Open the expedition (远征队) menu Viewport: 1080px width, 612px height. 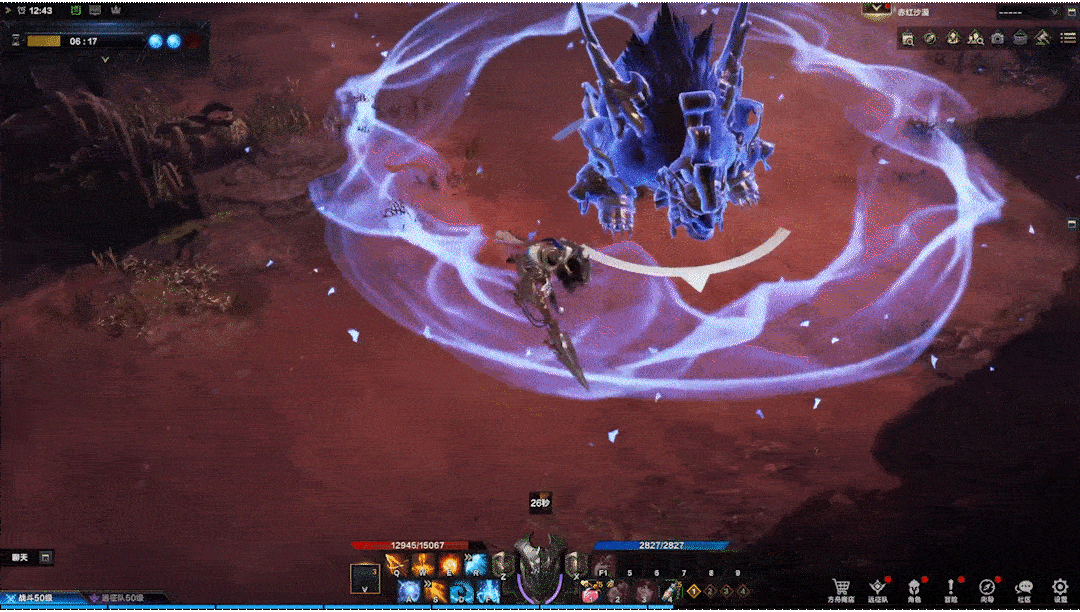click(878, 587)
